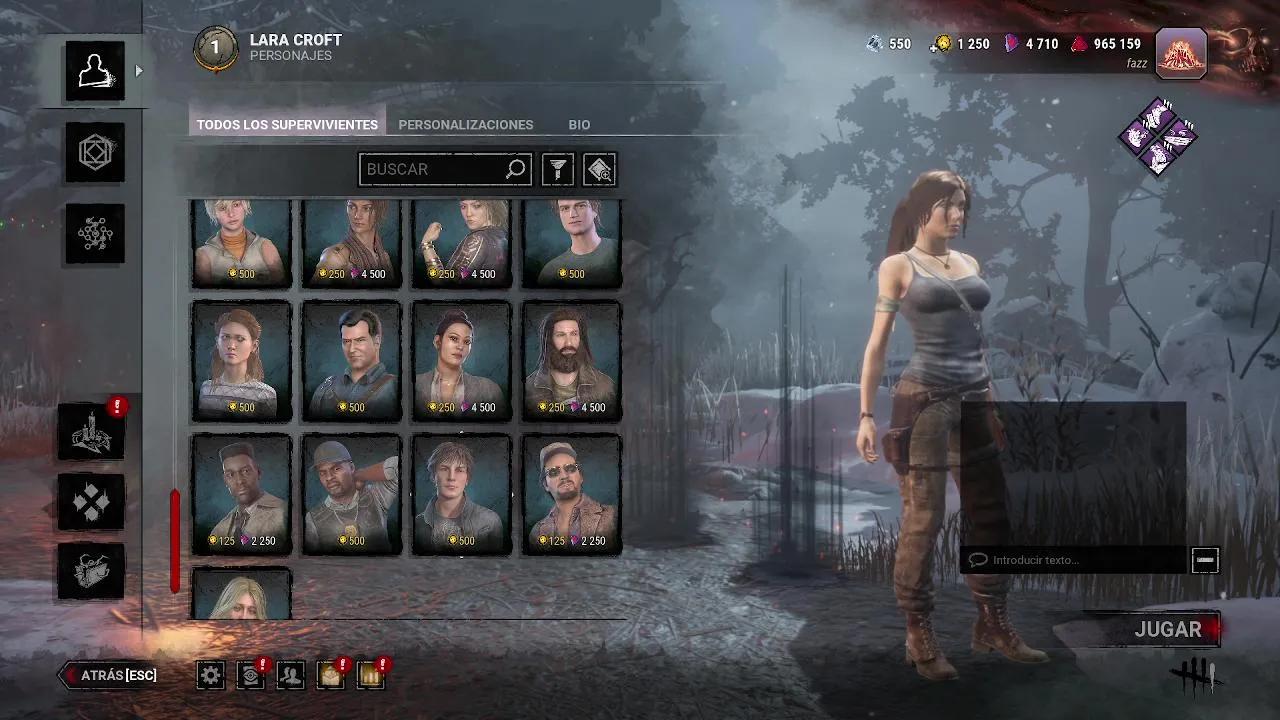Image resolution: width=1280 pixels, height=720 pixels.
Task: Click the ATRÁS back button
Action: click(108, 675)
